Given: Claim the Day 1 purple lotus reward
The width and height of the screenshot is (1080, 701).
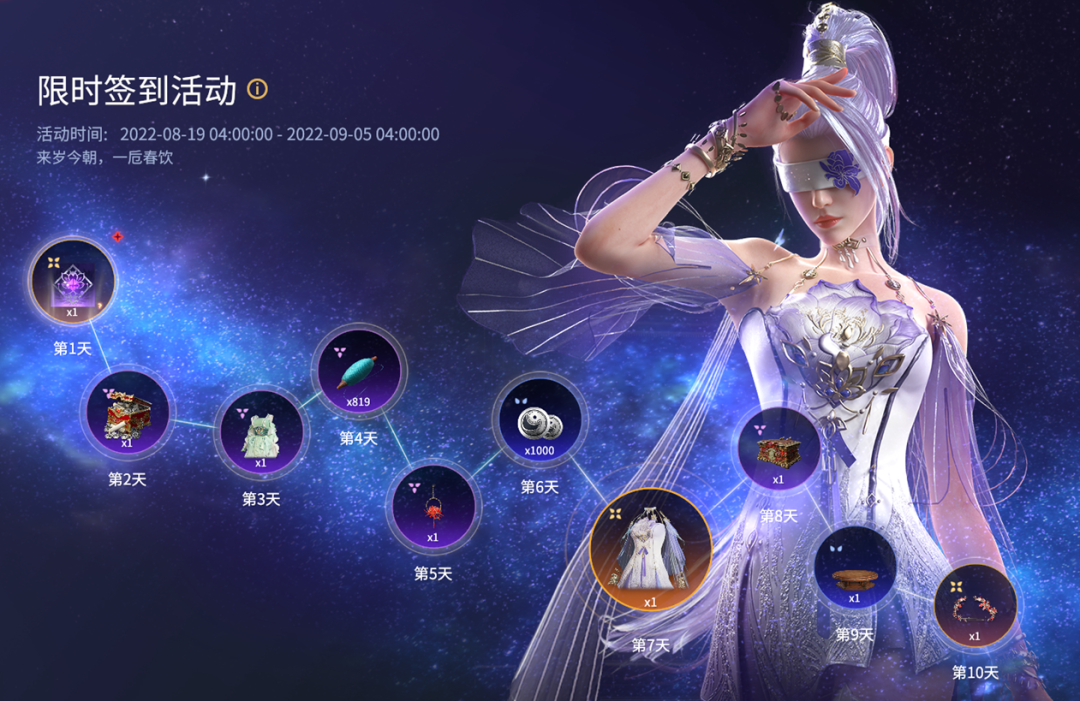Looking at the screenshot, I should click(x=72, y=280).
